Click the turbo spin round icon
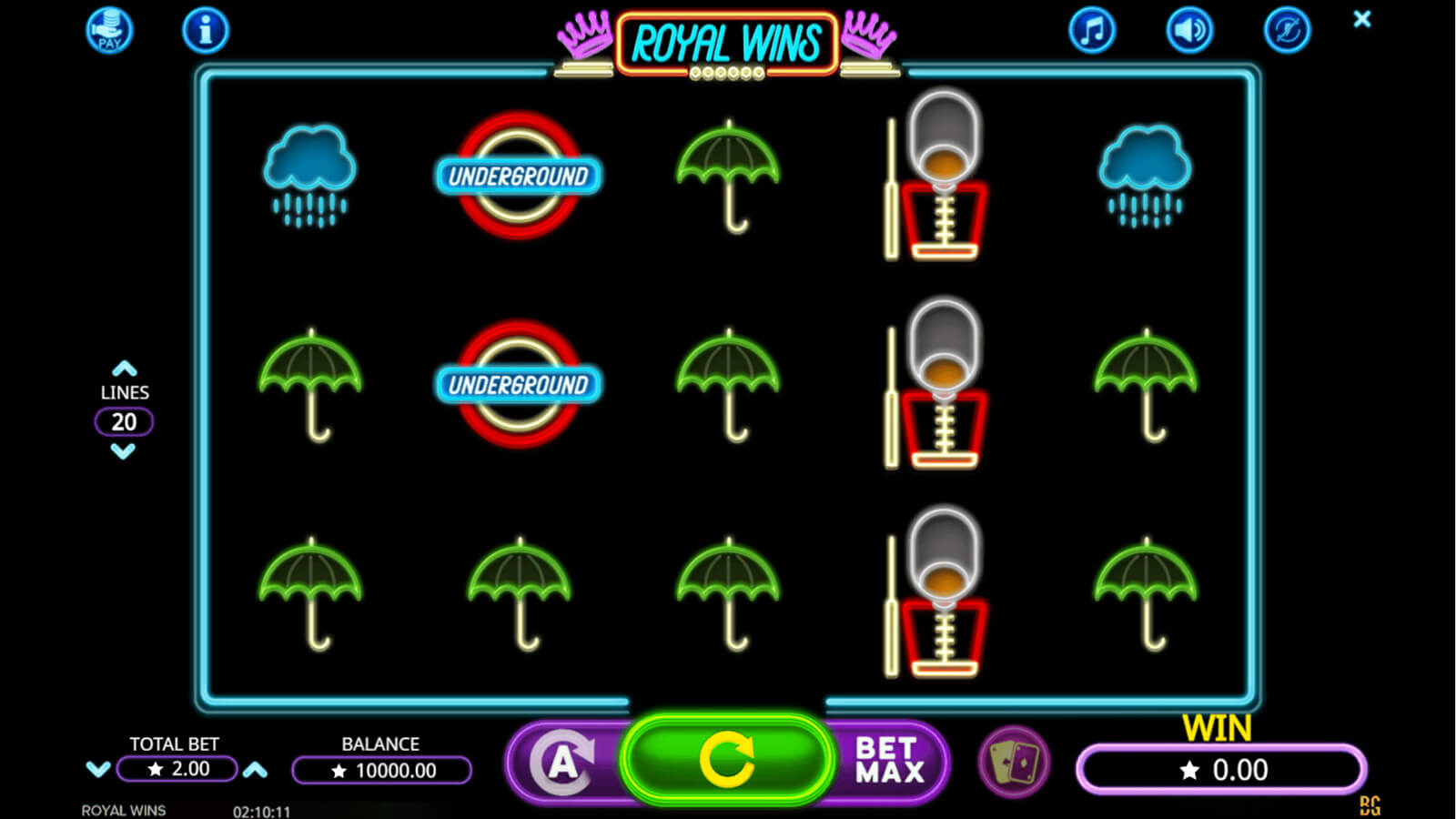Screen dimensions: 1456x819 click(1287, 31)
